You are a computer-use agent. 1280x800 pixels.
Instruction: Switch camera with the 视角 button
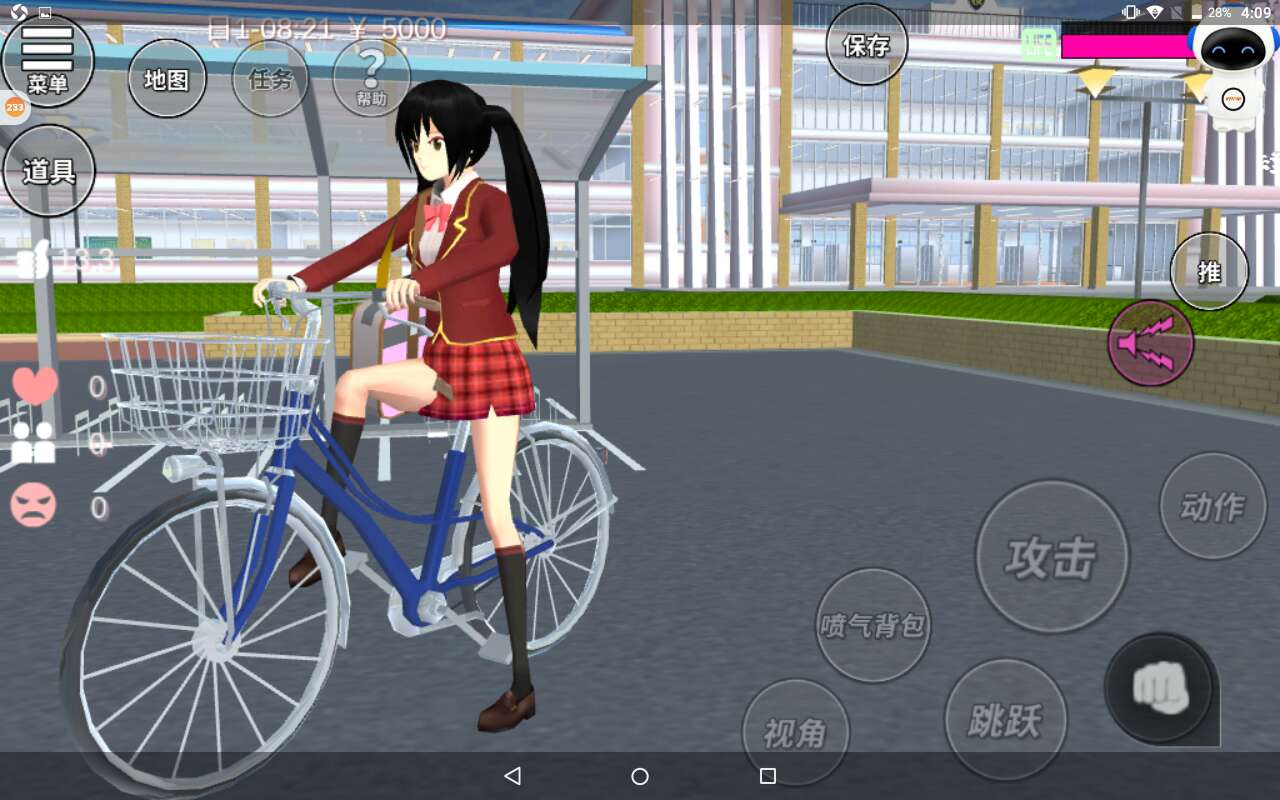pyautogui.click(x=795, y=733)
